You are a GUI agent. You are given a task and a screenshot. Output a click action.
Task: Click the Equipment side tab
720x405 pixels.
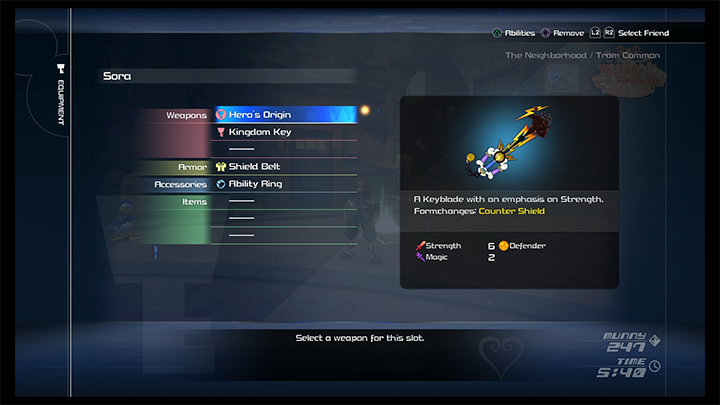pyautogui.click(x=61, y=96)
